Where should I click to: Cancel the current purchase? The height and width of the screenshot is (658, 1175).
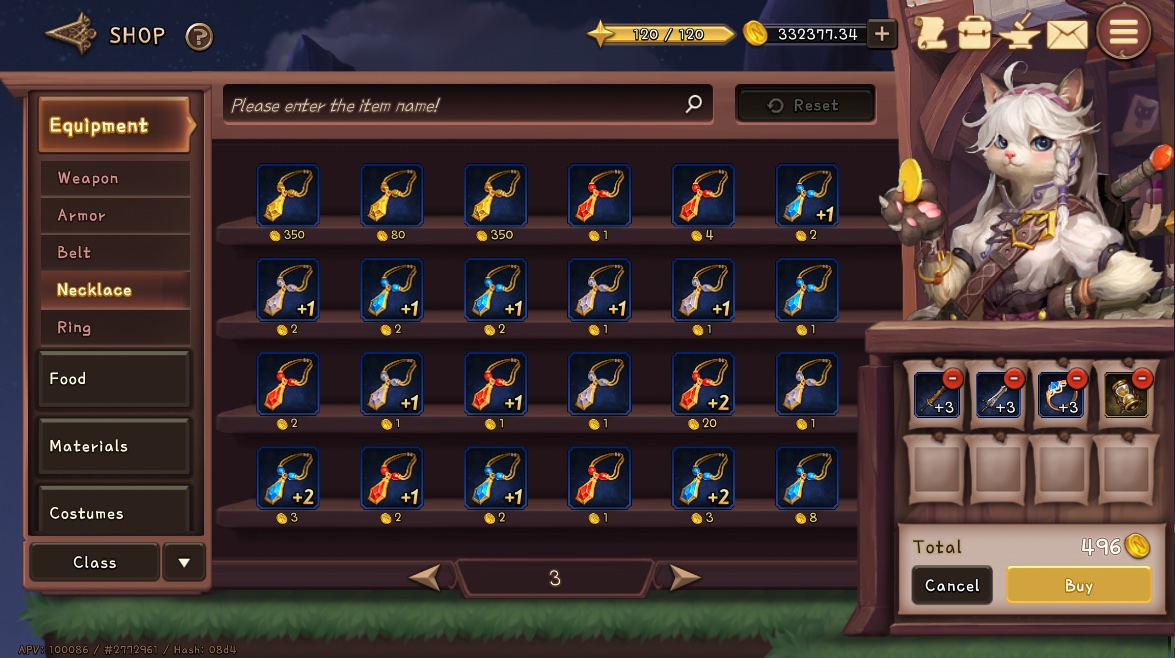click(952, 586)
